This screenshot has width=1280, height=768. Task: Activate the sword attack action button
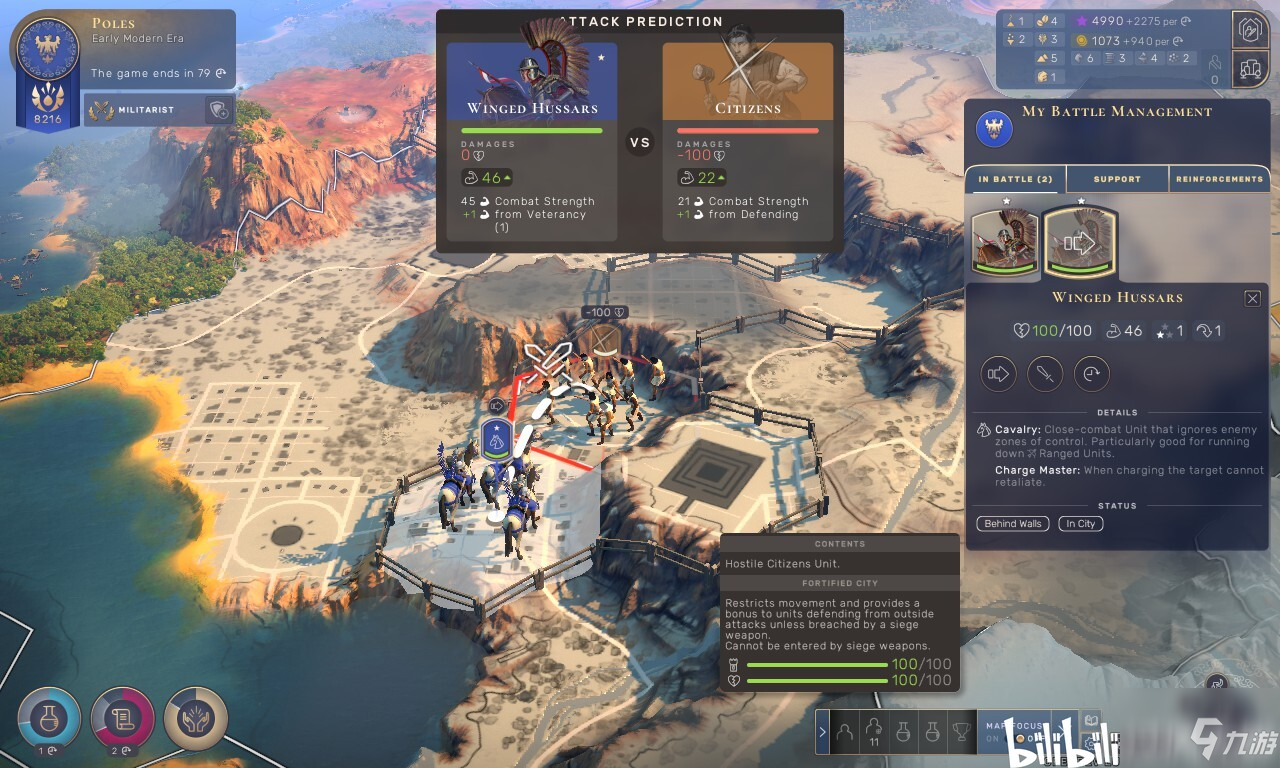(1045, 375)
